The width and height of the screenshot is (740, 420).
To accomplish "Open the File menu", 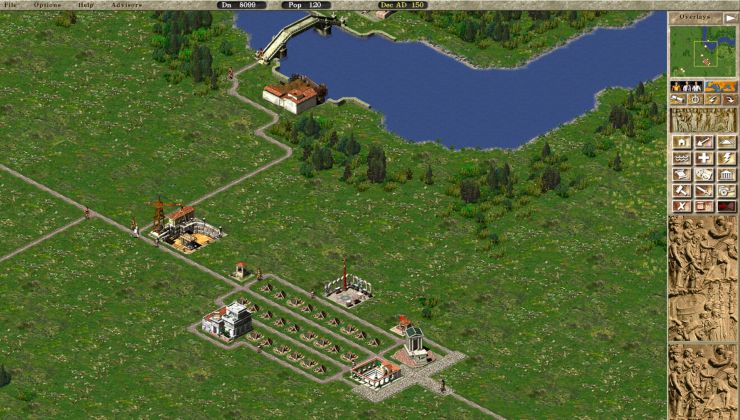I will [10, 5].
